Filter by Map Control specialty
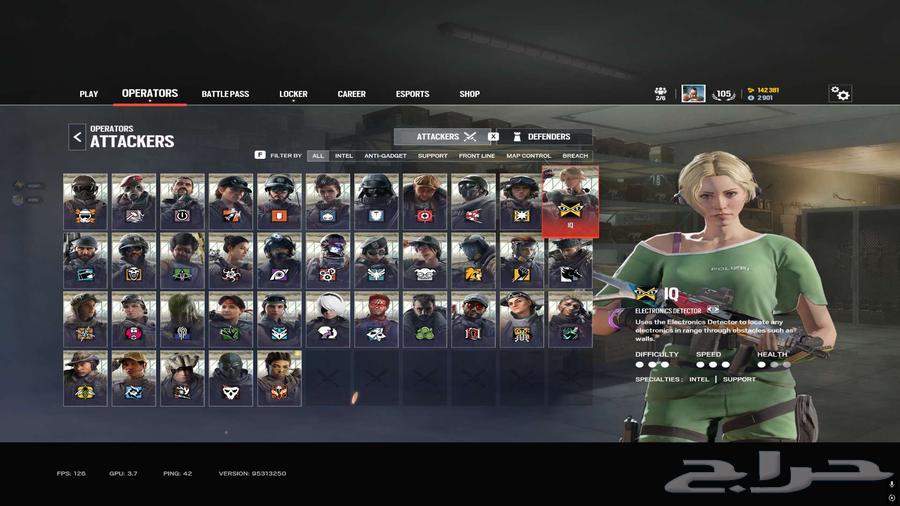The width and height of the screenshot is (900, 506). coord(529,156)
